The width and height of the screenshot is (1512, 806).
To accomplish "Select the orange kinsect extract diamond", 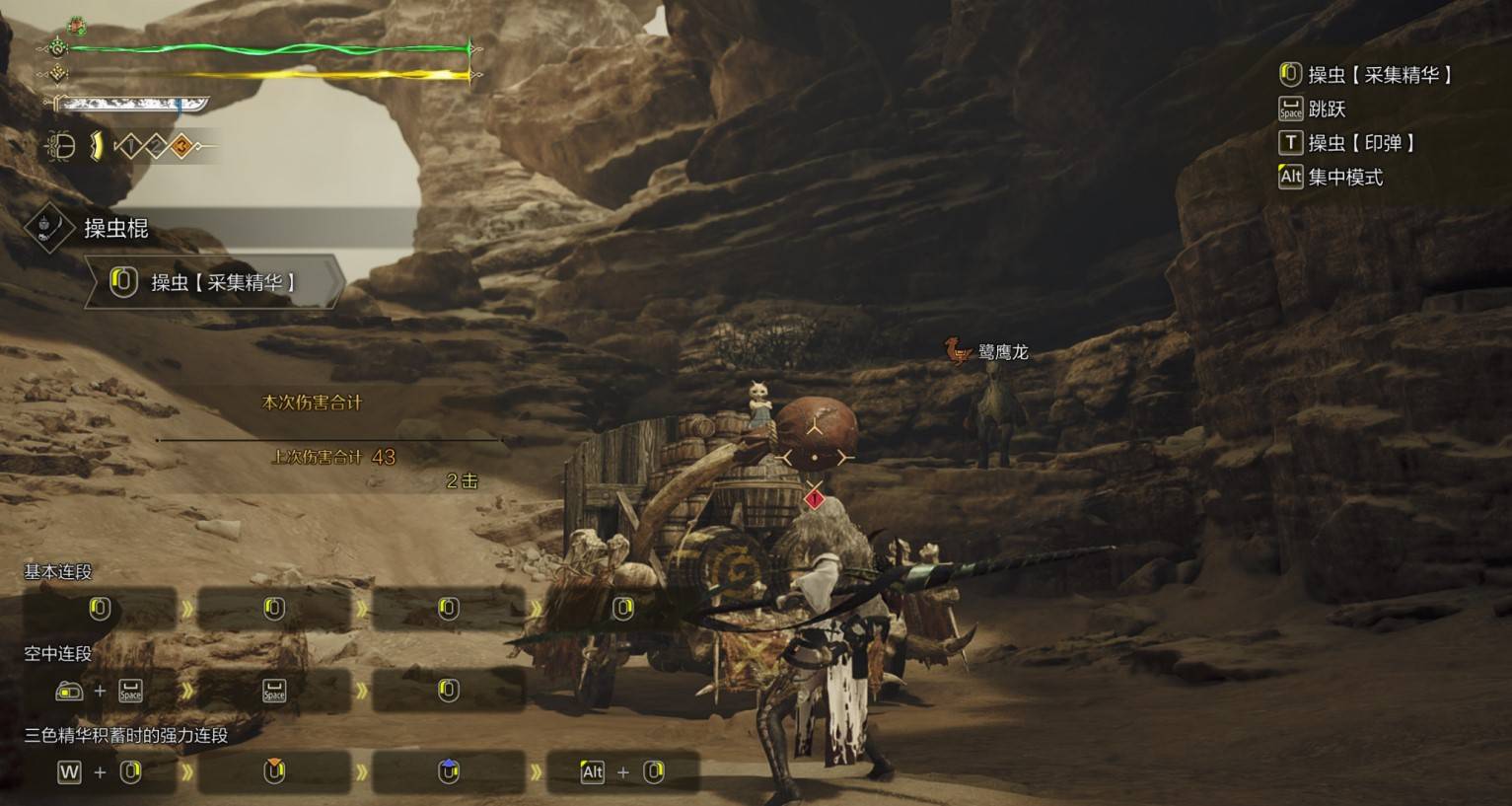I will (x=181, y=148).
